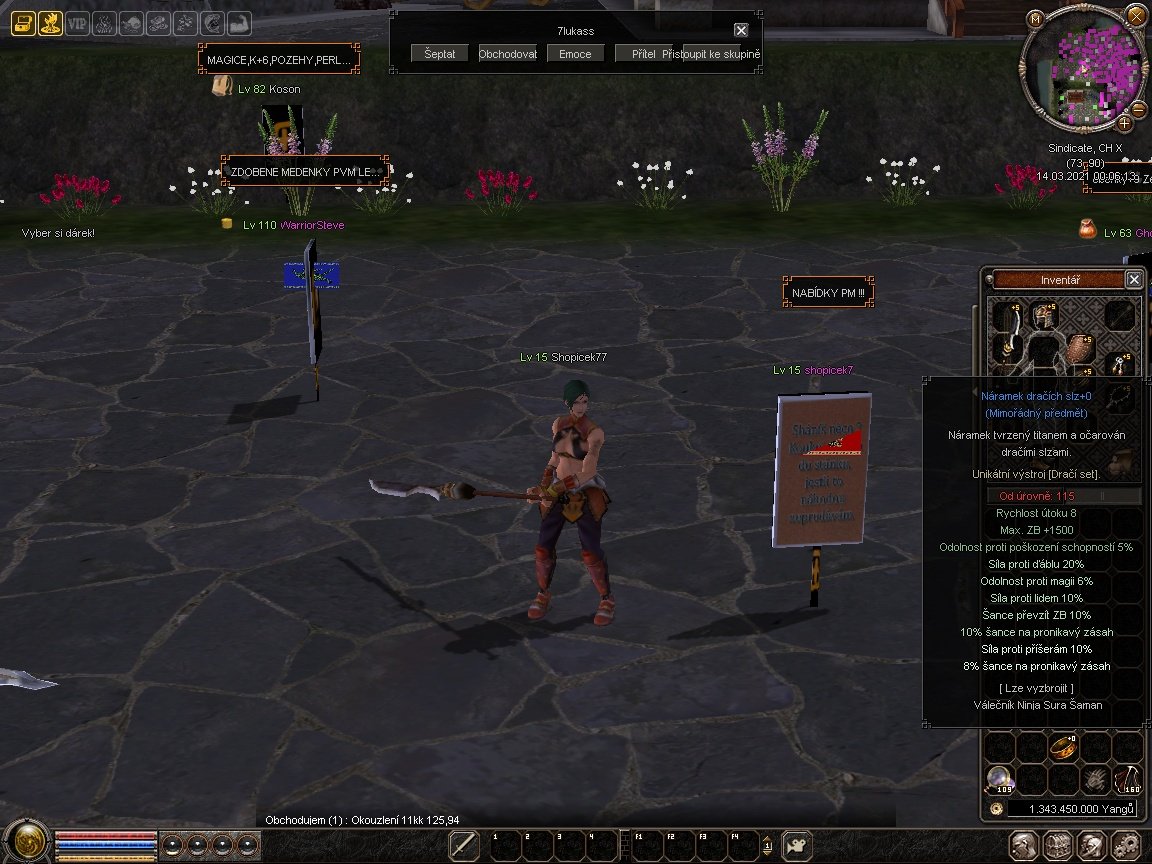This screenshot has height=864, width=1152.
Task: Start trade via the Obchodovat button
Action: (x=508, y=54)
